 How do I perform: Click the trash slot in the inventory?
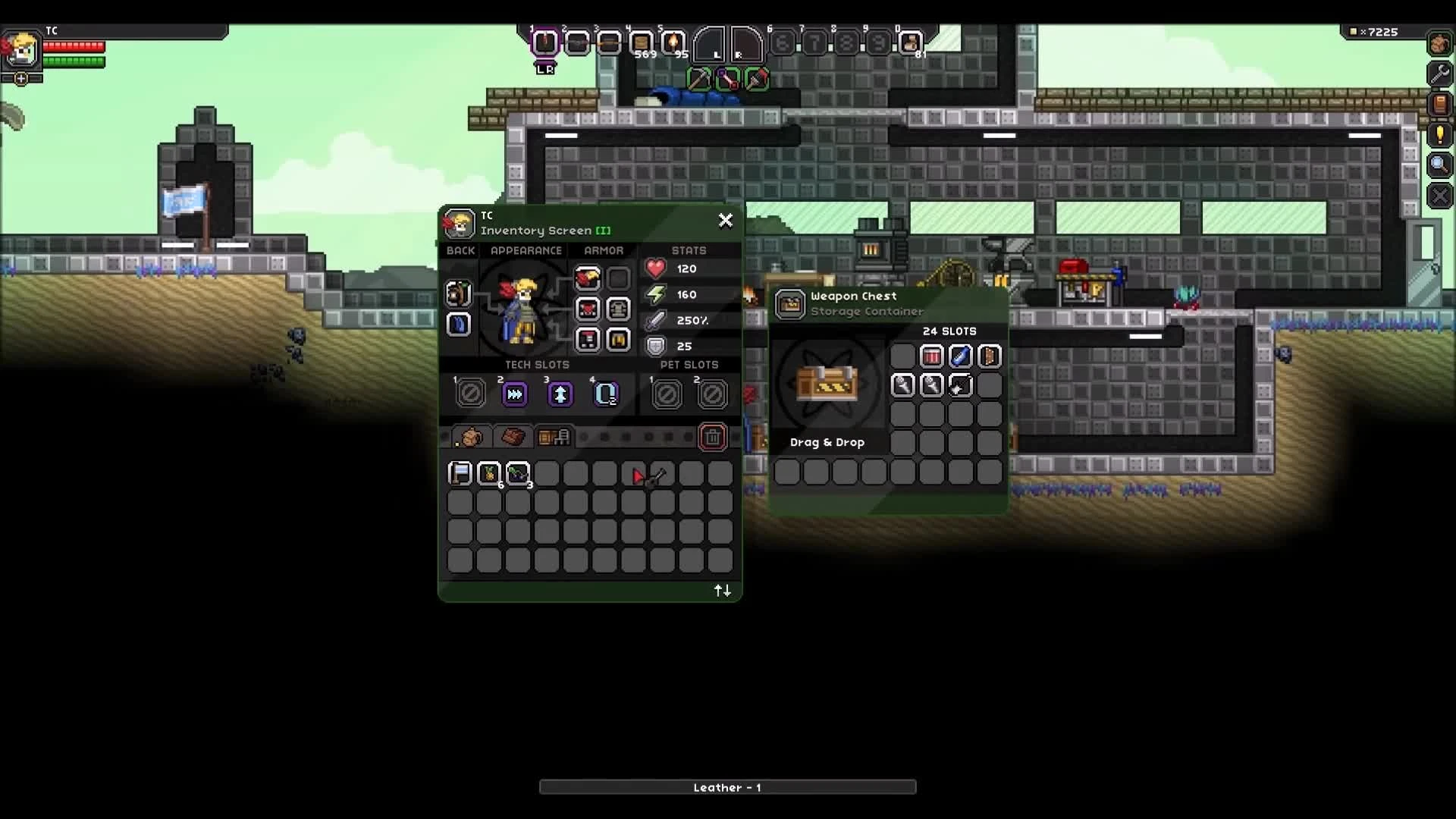tap(713, 437)
